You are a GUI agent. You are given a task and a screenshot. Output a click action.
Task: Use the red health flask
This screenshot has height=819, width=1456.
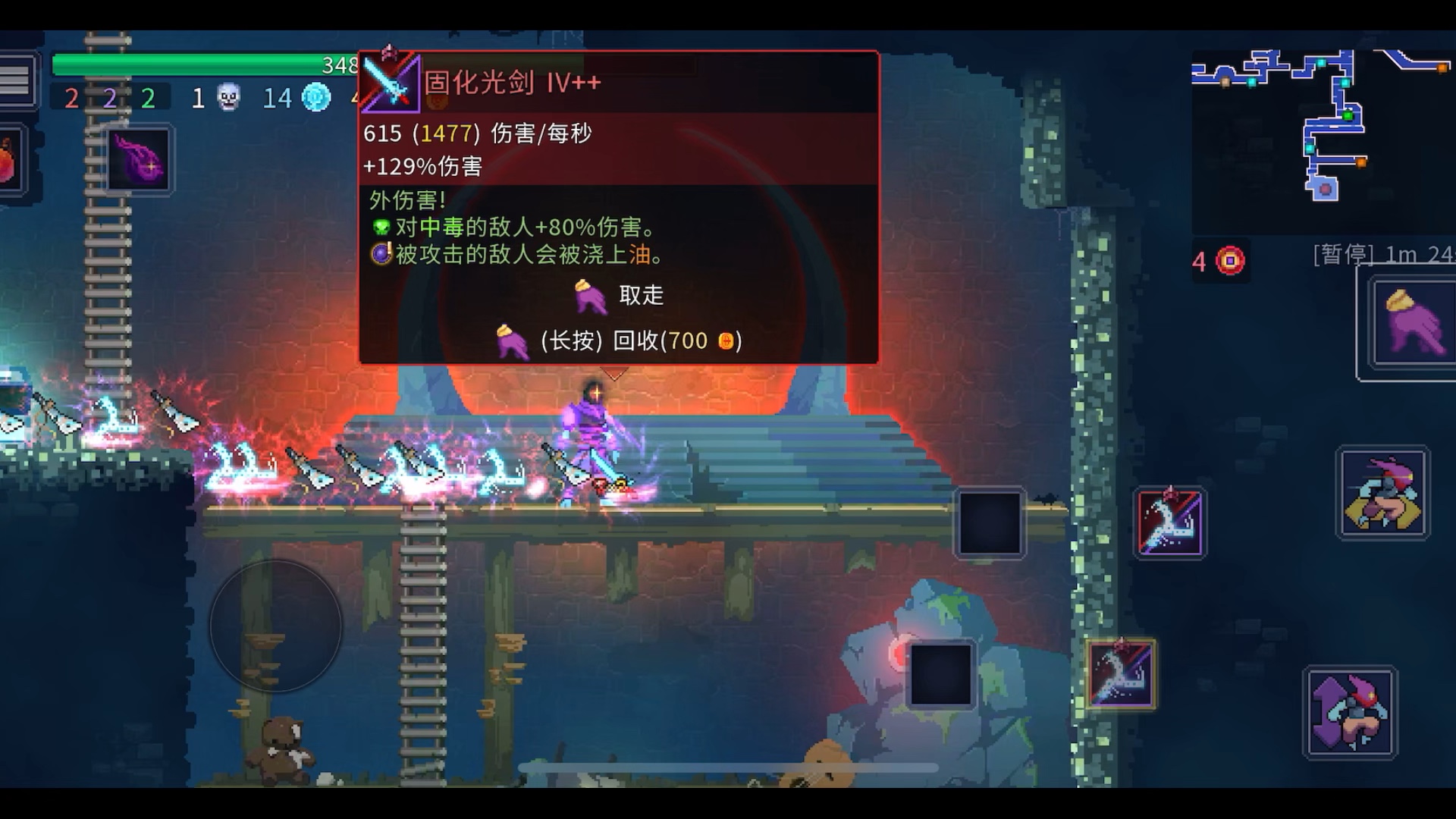[x=8, y=161]
